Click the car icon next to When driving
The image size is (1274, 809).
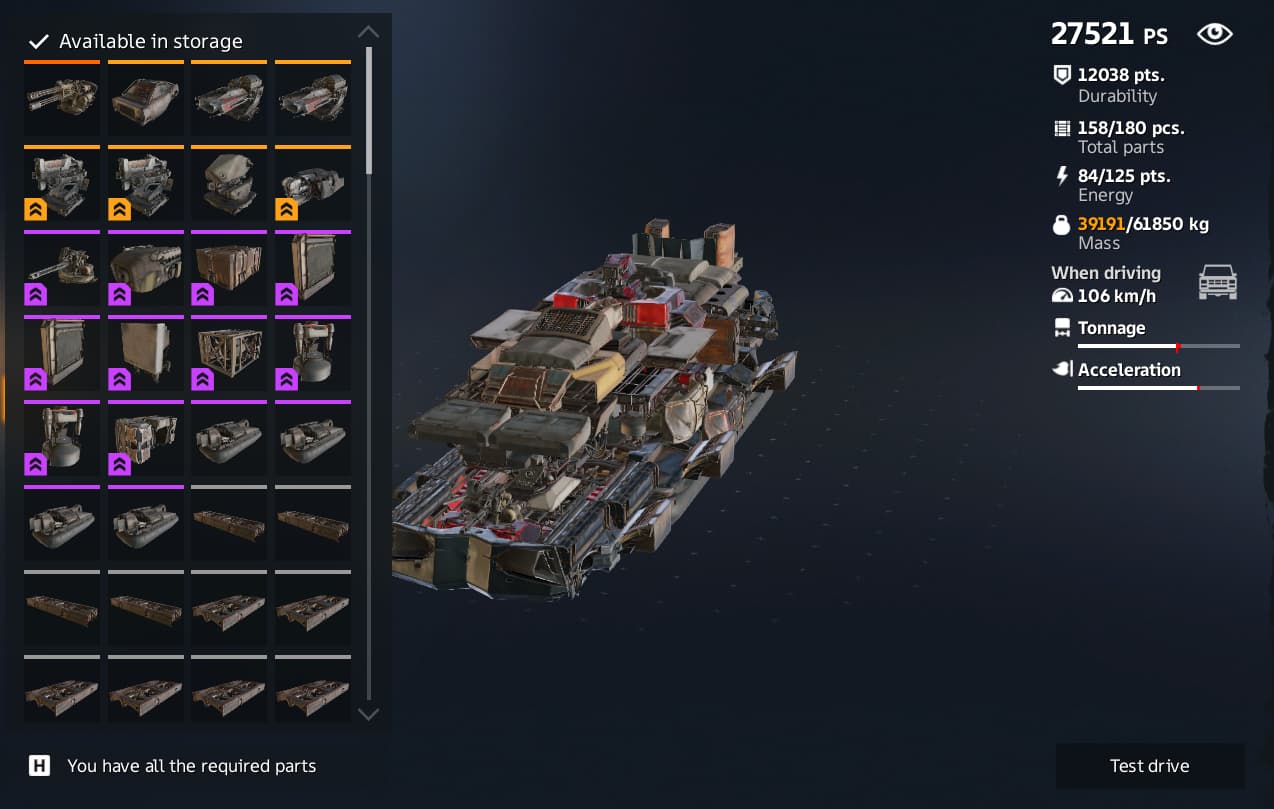[x=1217, y=282]
